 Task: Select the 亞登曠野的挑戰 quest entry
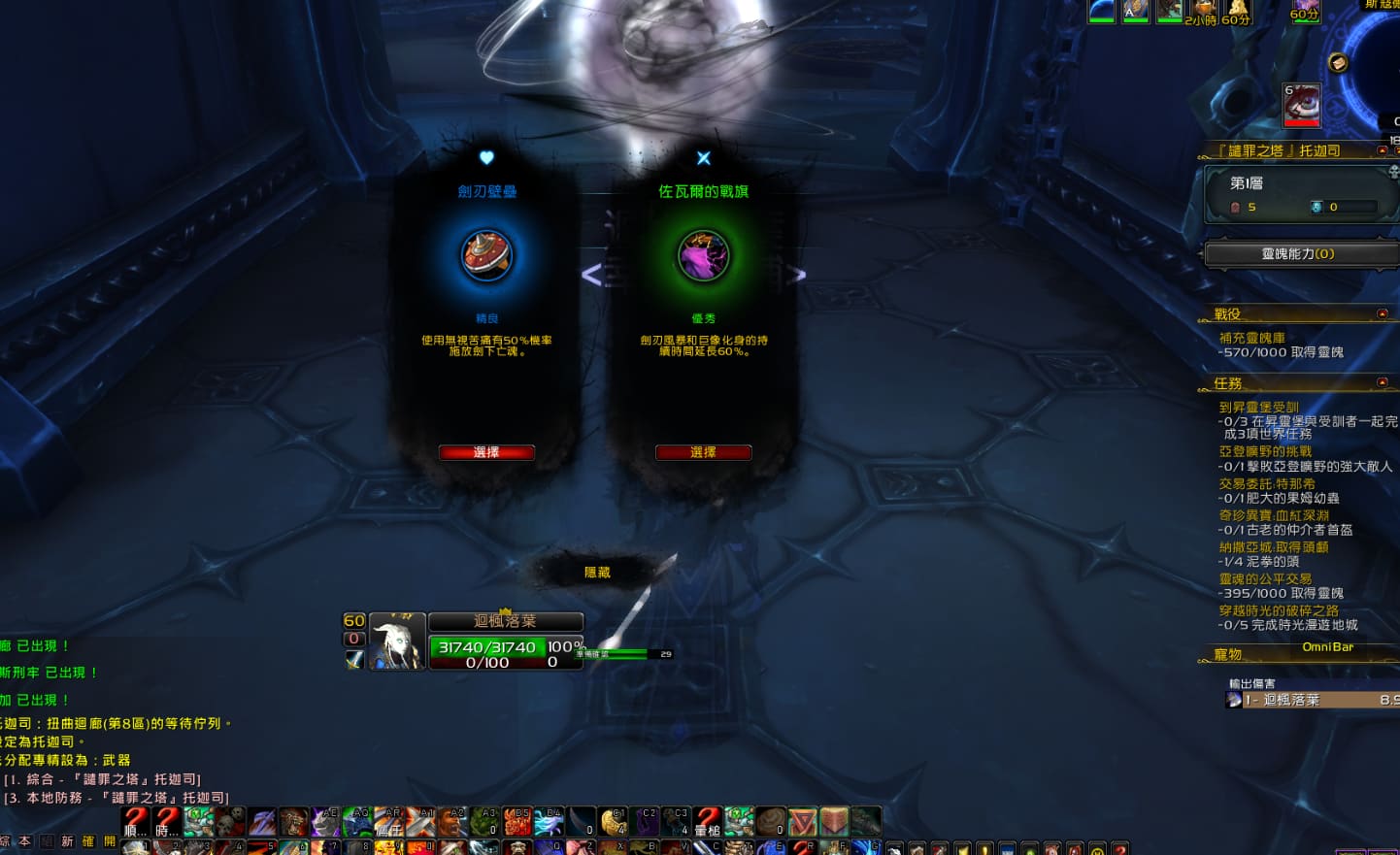click(1265, 451)
